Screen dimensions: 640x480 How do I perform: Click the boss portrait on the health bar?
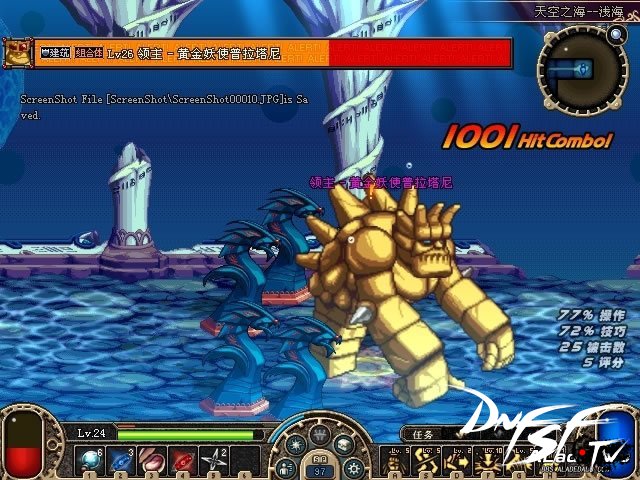click(x=16, y=51)
